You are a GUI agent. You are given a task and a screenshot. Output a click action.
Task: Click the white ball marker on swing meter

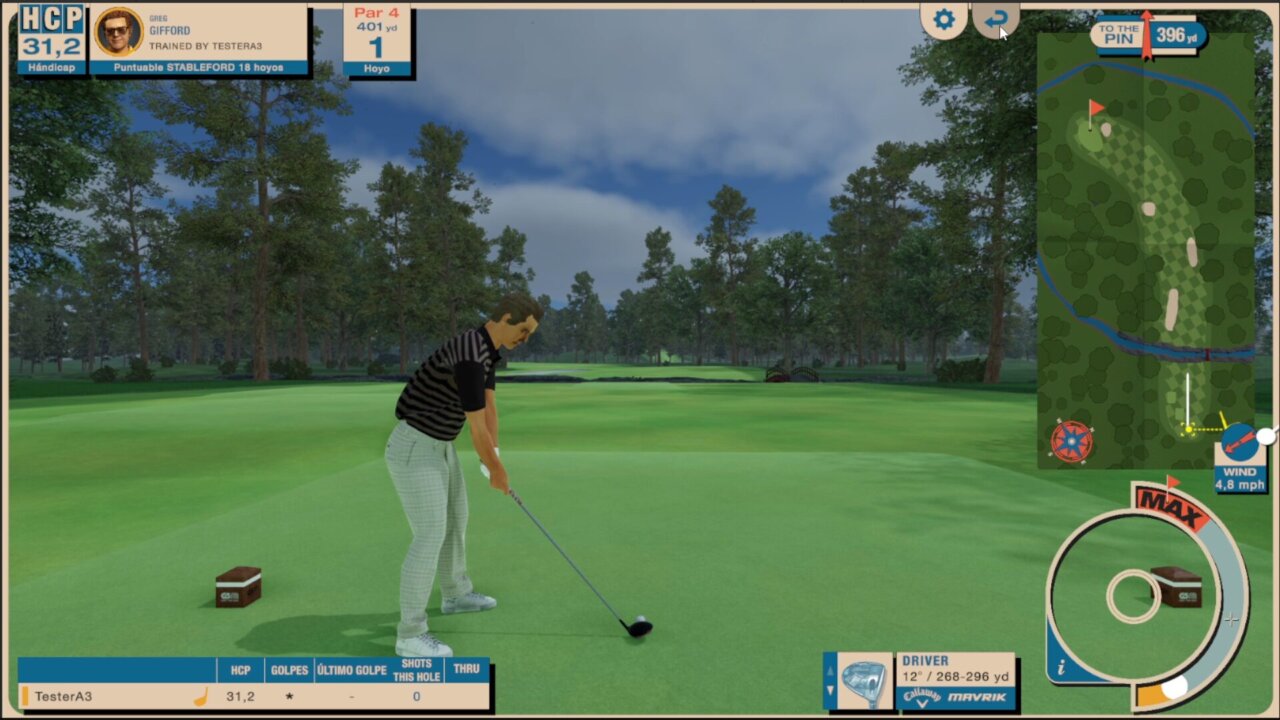point(1175,687)
